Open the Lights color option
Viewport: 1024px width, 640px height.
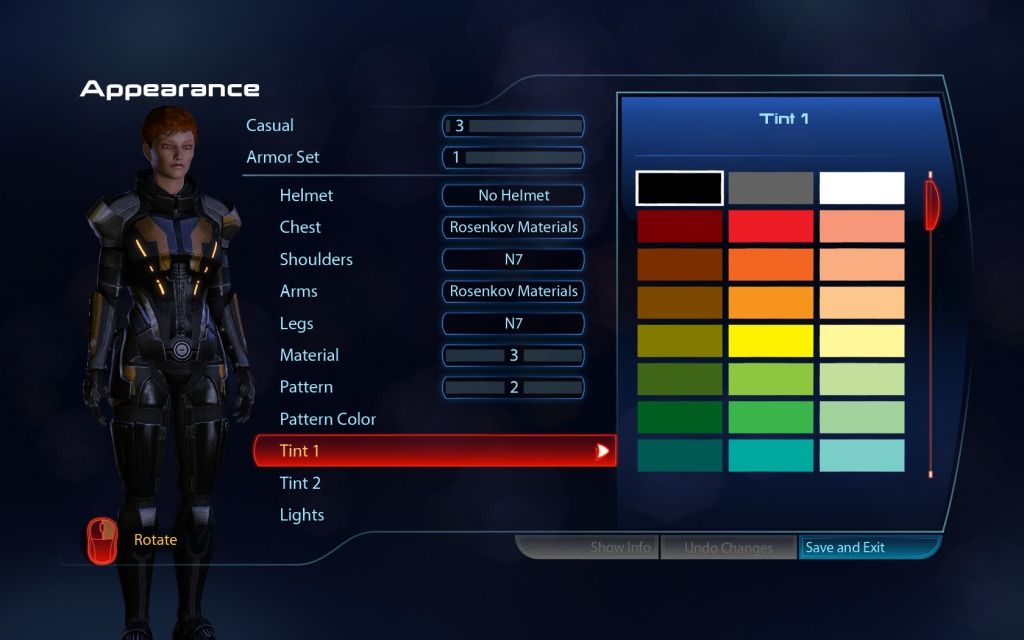coord(302,515)
